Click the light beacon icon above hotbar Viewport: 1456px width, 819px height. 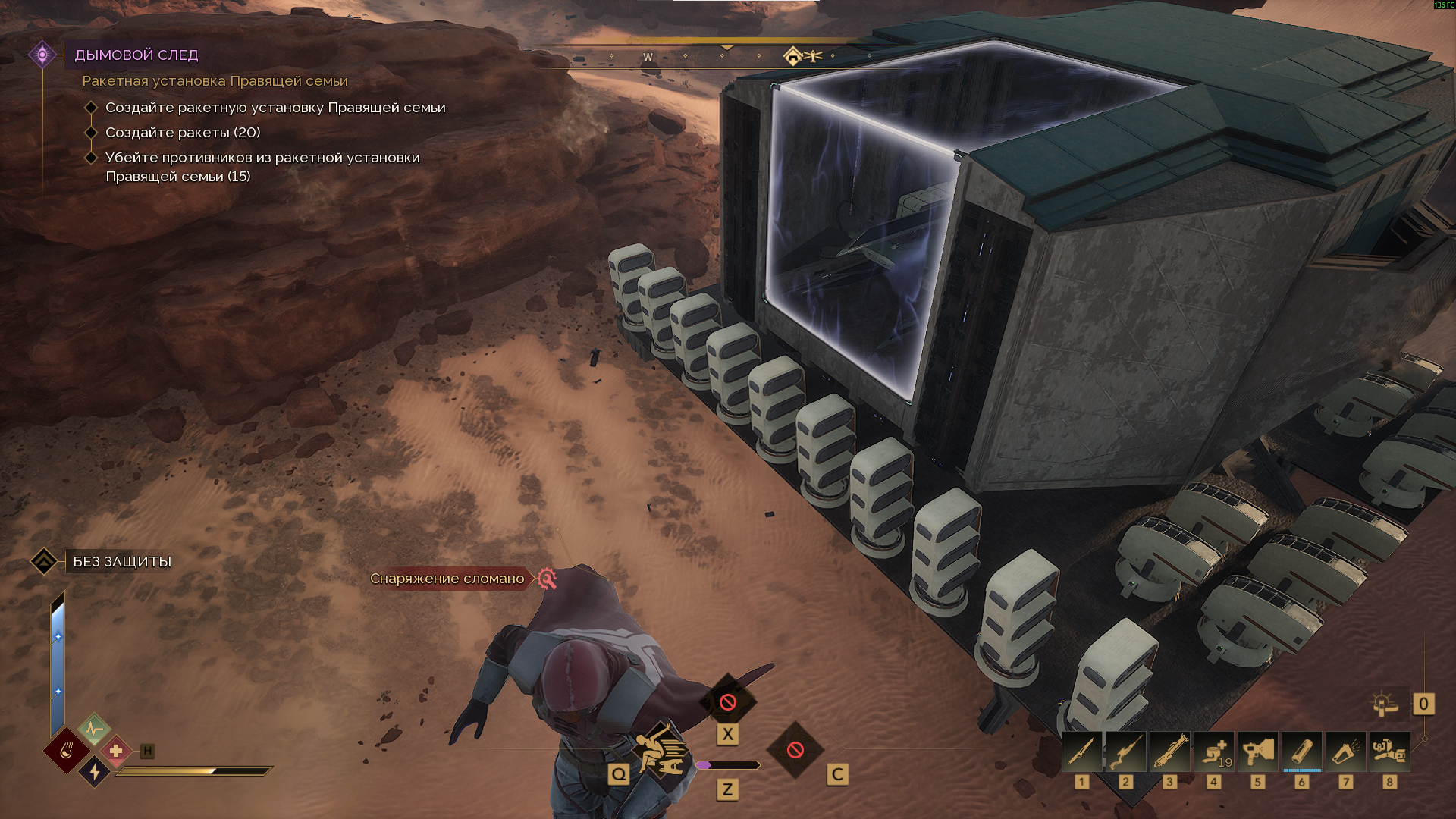pyautogui.click(x=1385, y=704)
